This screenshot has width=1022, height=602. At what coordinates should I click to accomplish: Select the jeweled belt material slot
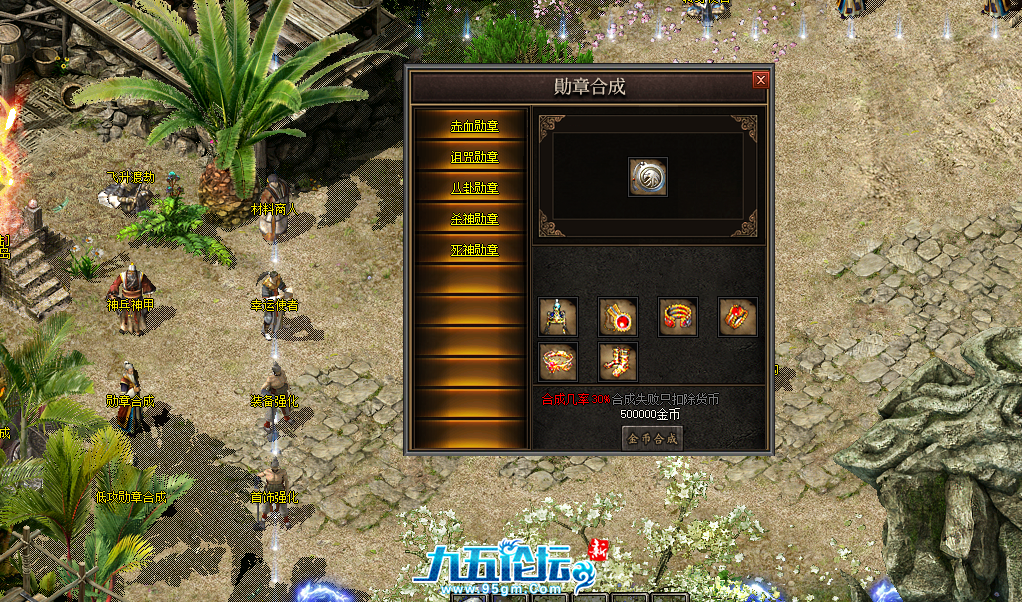click(x=558, y=361)
